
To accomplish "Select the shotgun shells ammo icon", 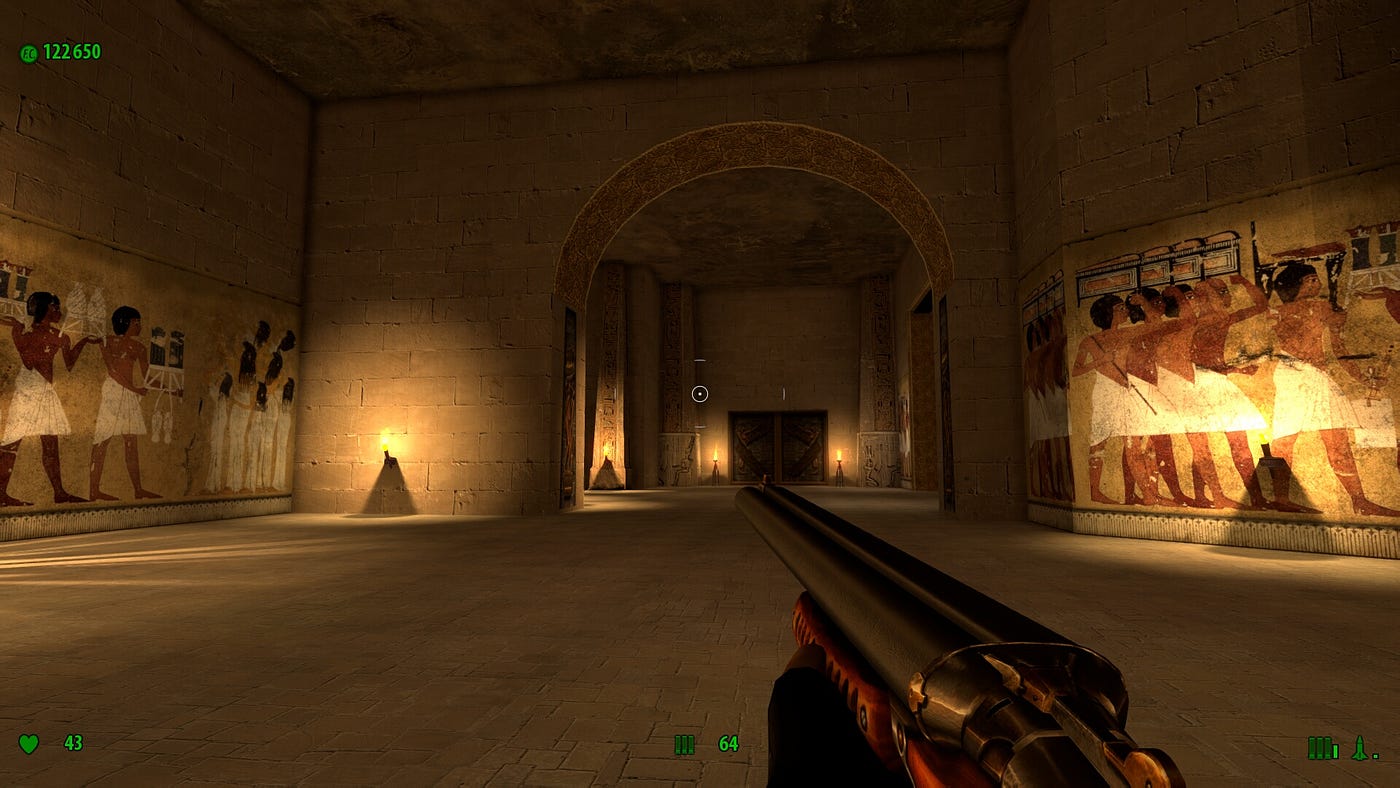I will [x=684, y=744].
